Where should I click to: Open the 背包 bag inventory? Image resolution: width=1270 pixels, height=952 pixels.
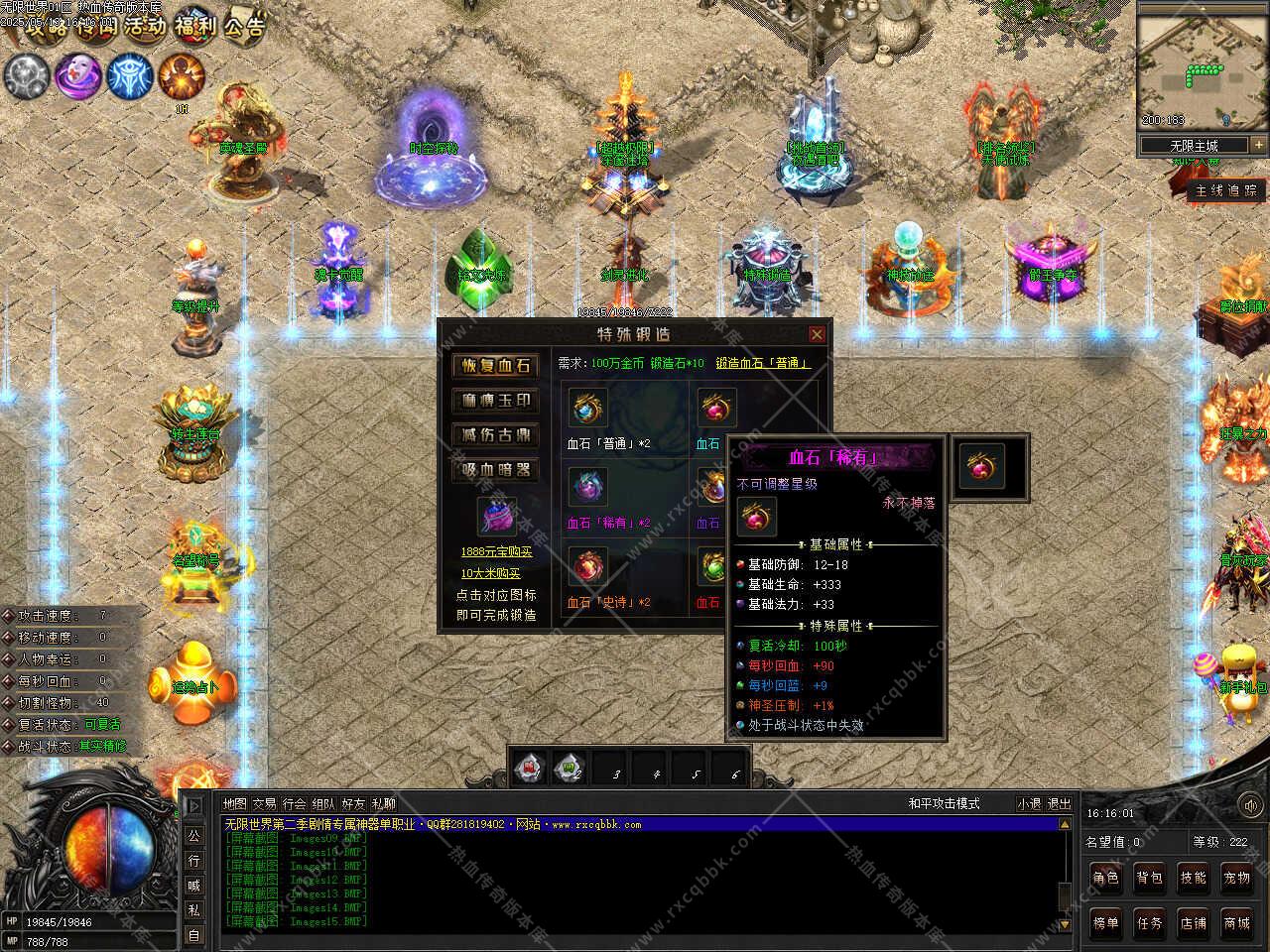click(x=1149, y=878)
